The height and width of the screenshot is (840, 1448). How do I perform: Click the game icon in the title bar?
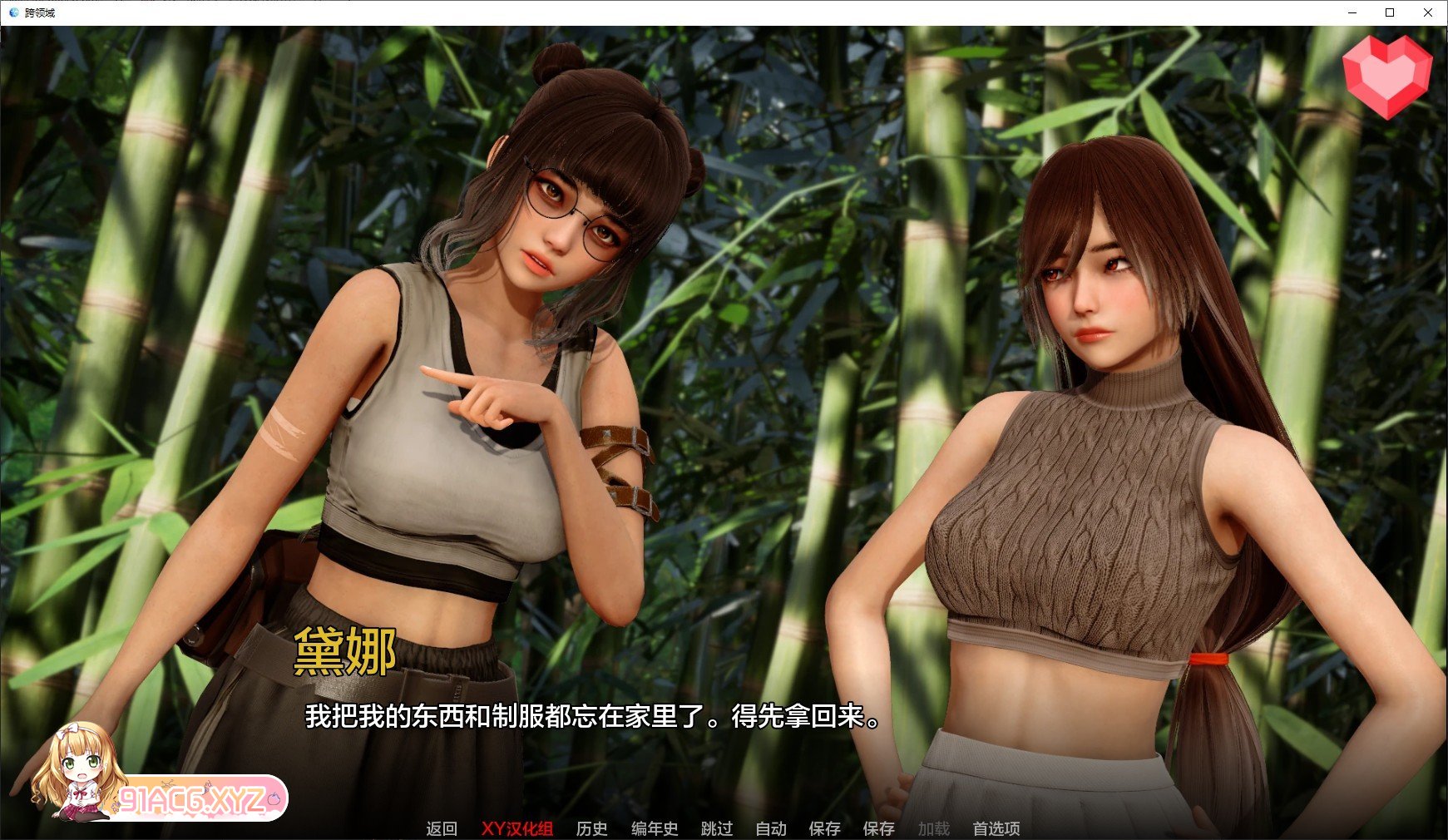(12, 12)
